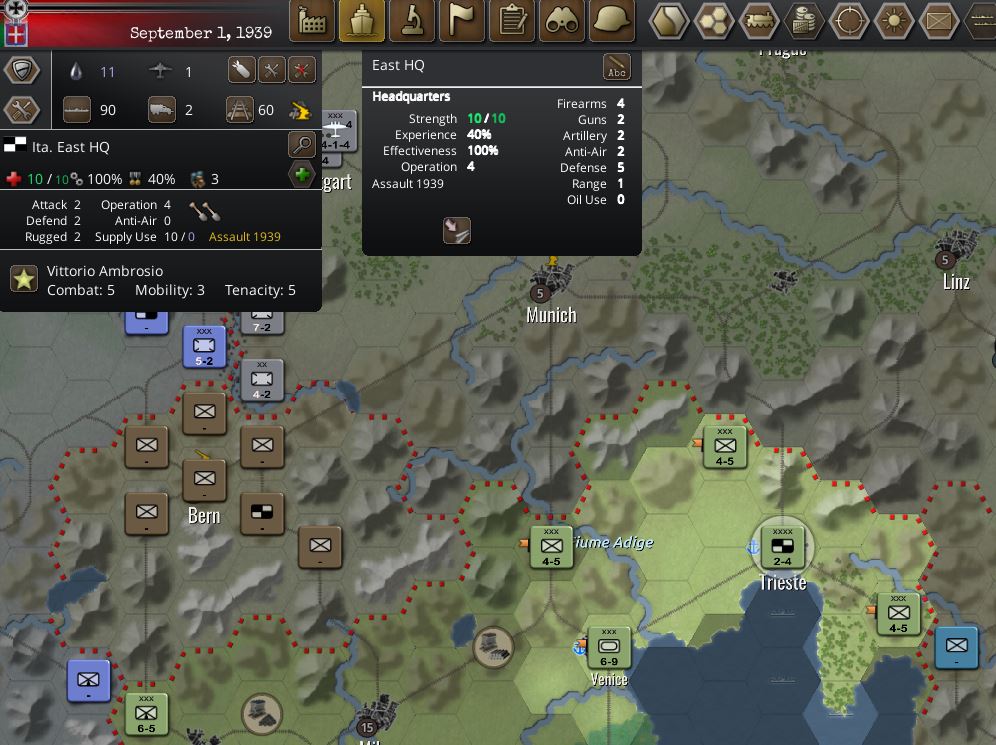996x745 pixels.
Task: Open the crossed wrench tools hexagon
Action: pos(22,109)
